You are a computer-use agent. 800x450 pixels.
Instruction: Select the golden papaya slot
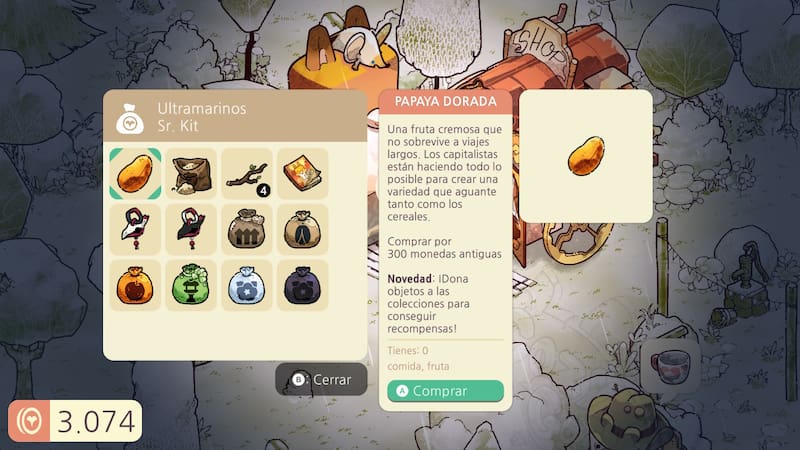click(135, 174)
